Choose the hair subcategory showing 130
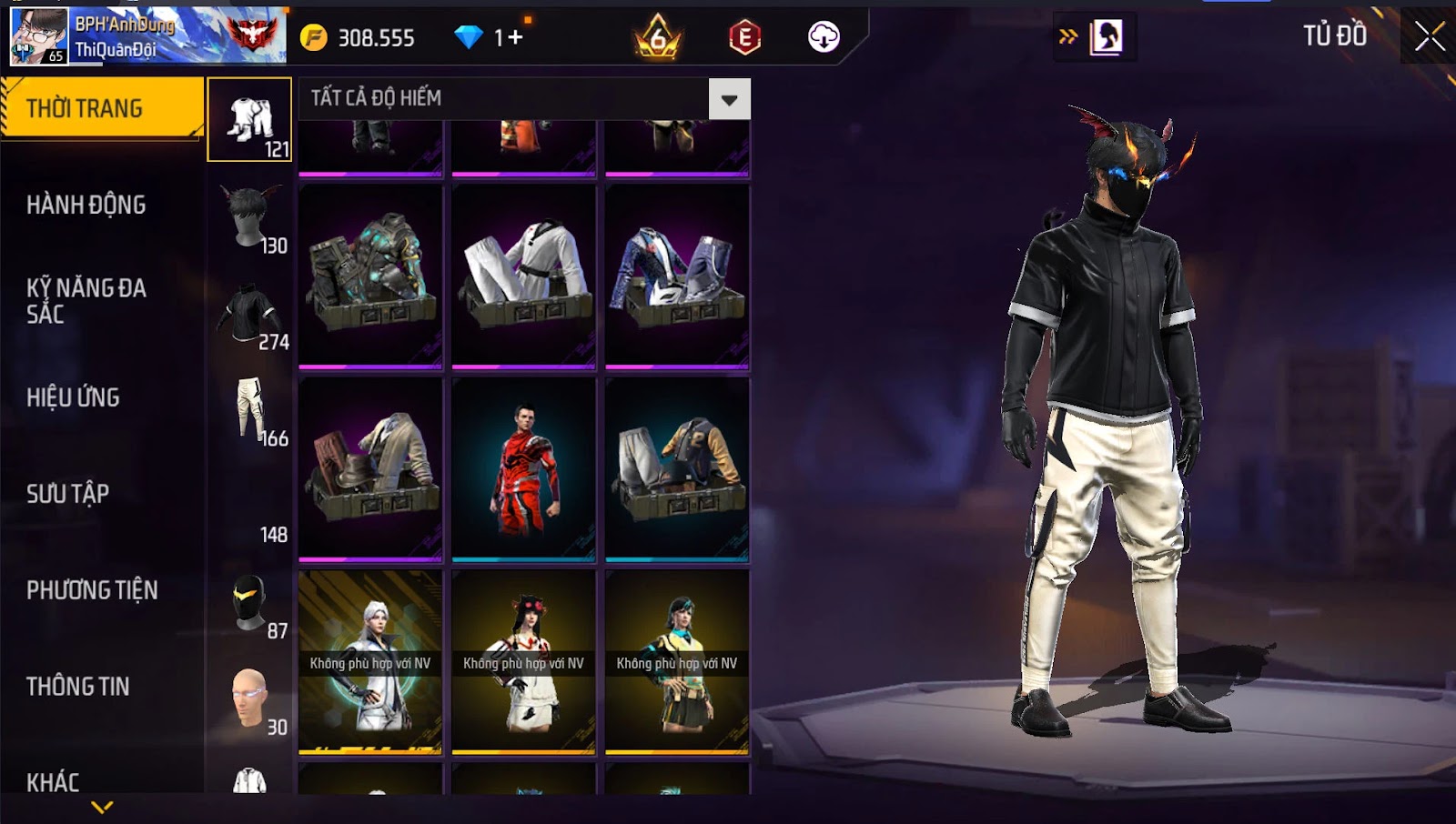Screen dimensions: 1456x824 [250, 216]
